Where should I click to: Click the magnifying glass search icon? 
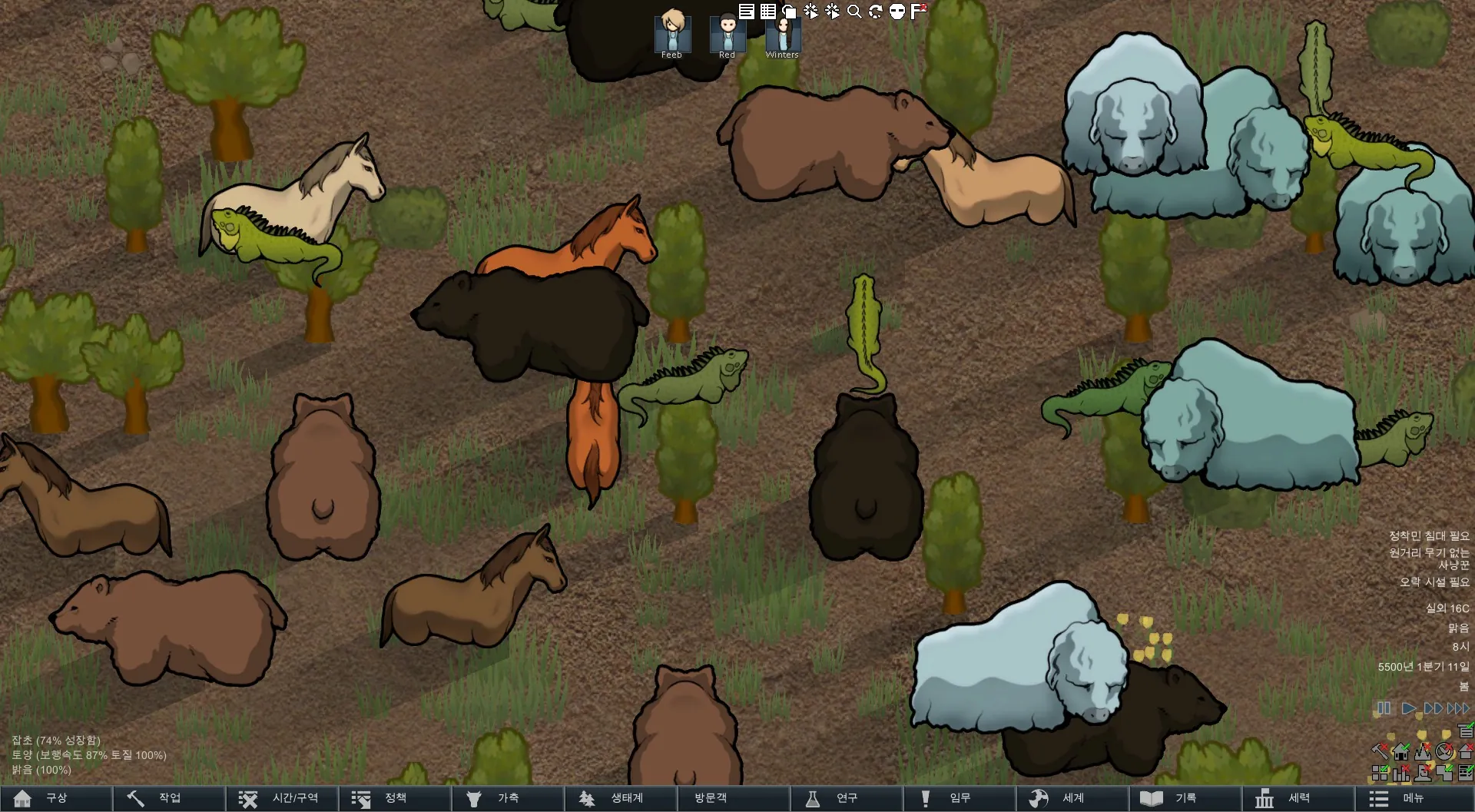(854, 11)
